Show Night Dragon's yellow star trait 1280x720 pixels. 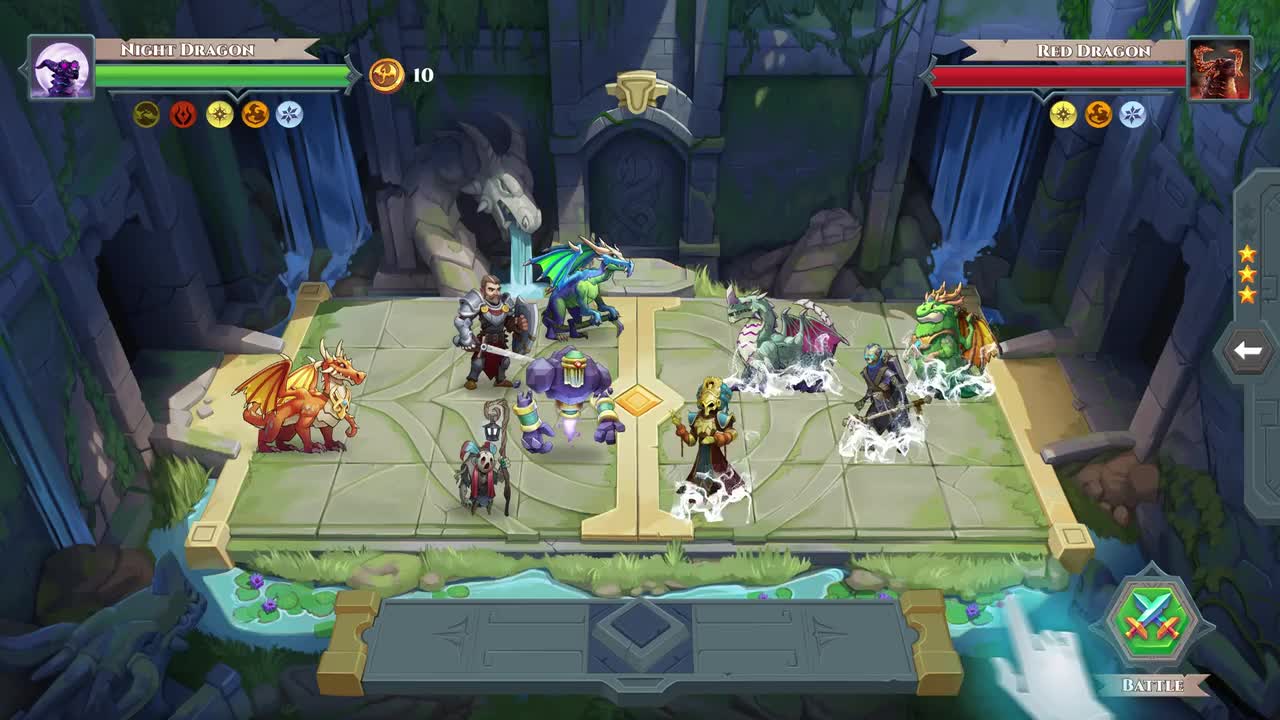click(219, 115)
